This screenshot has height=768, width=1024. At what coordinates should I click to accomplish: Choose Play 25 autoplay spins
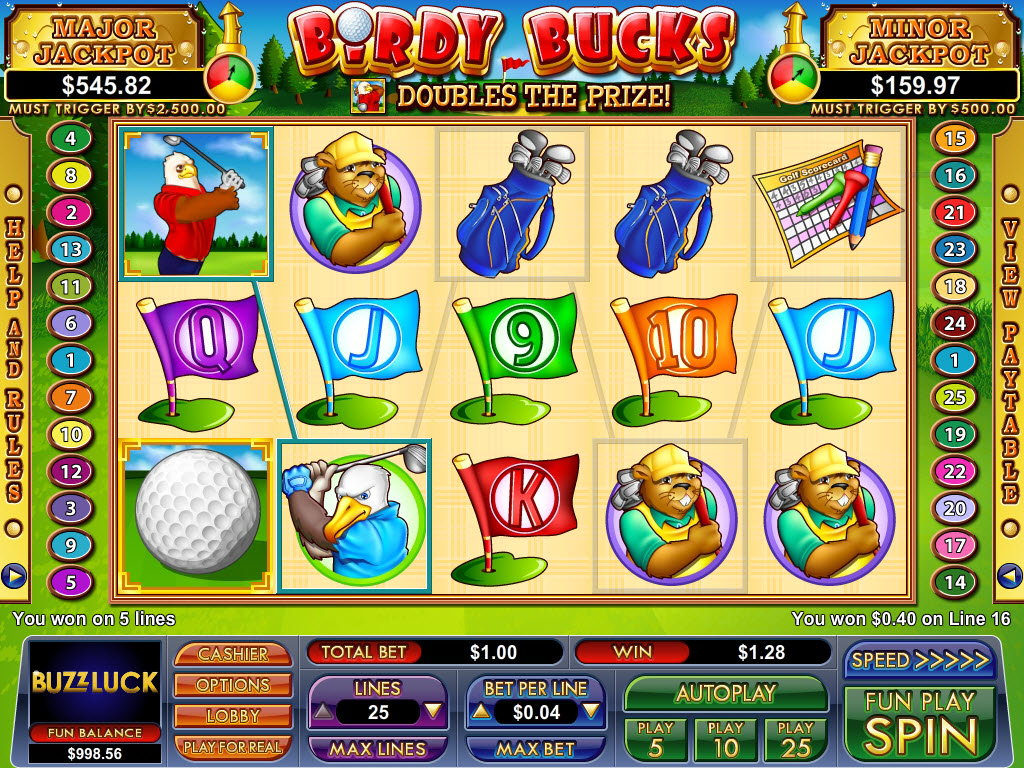(795, 739)
